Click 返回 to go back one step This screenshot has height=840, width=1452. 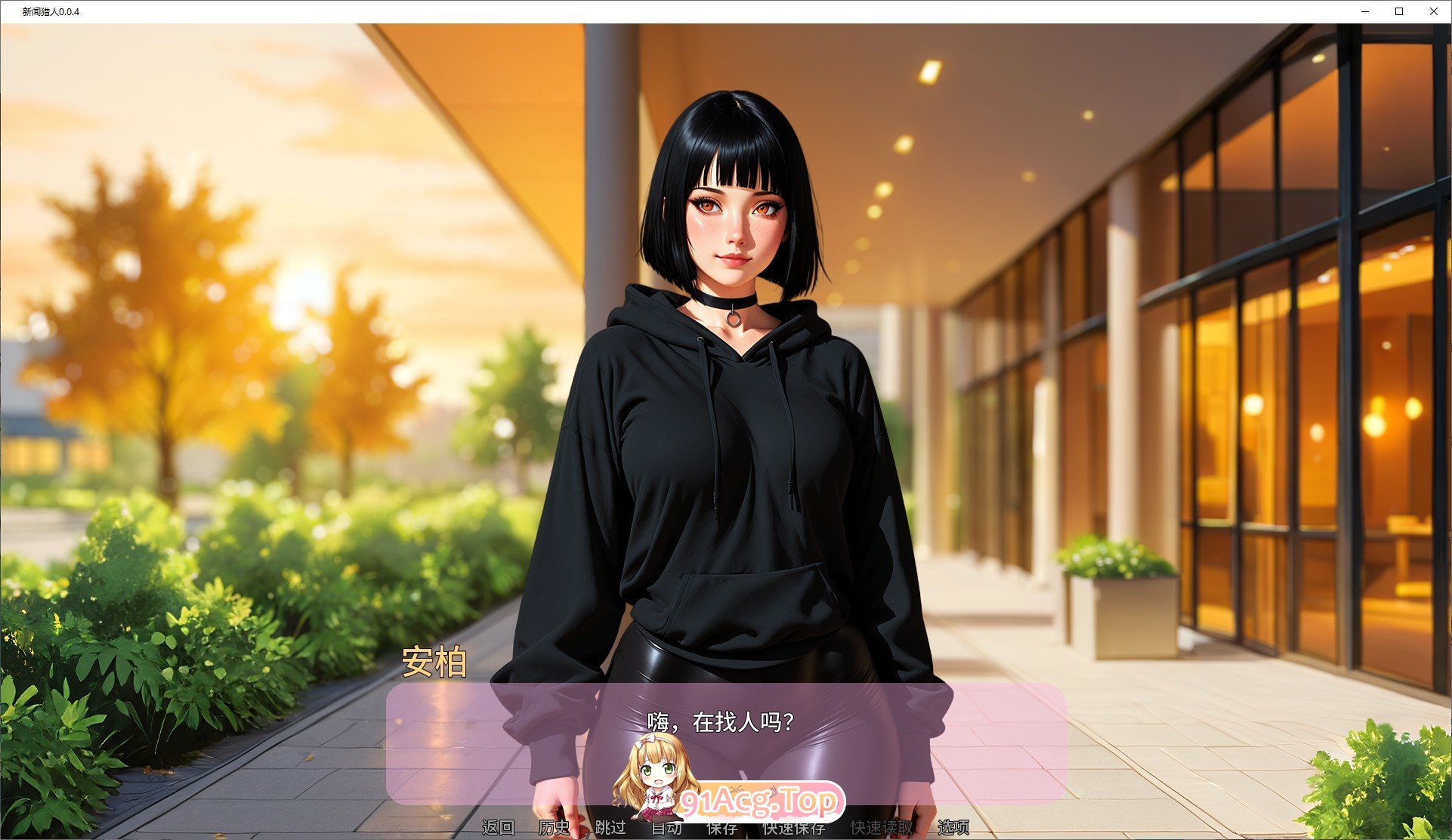[x=499, y=828]
